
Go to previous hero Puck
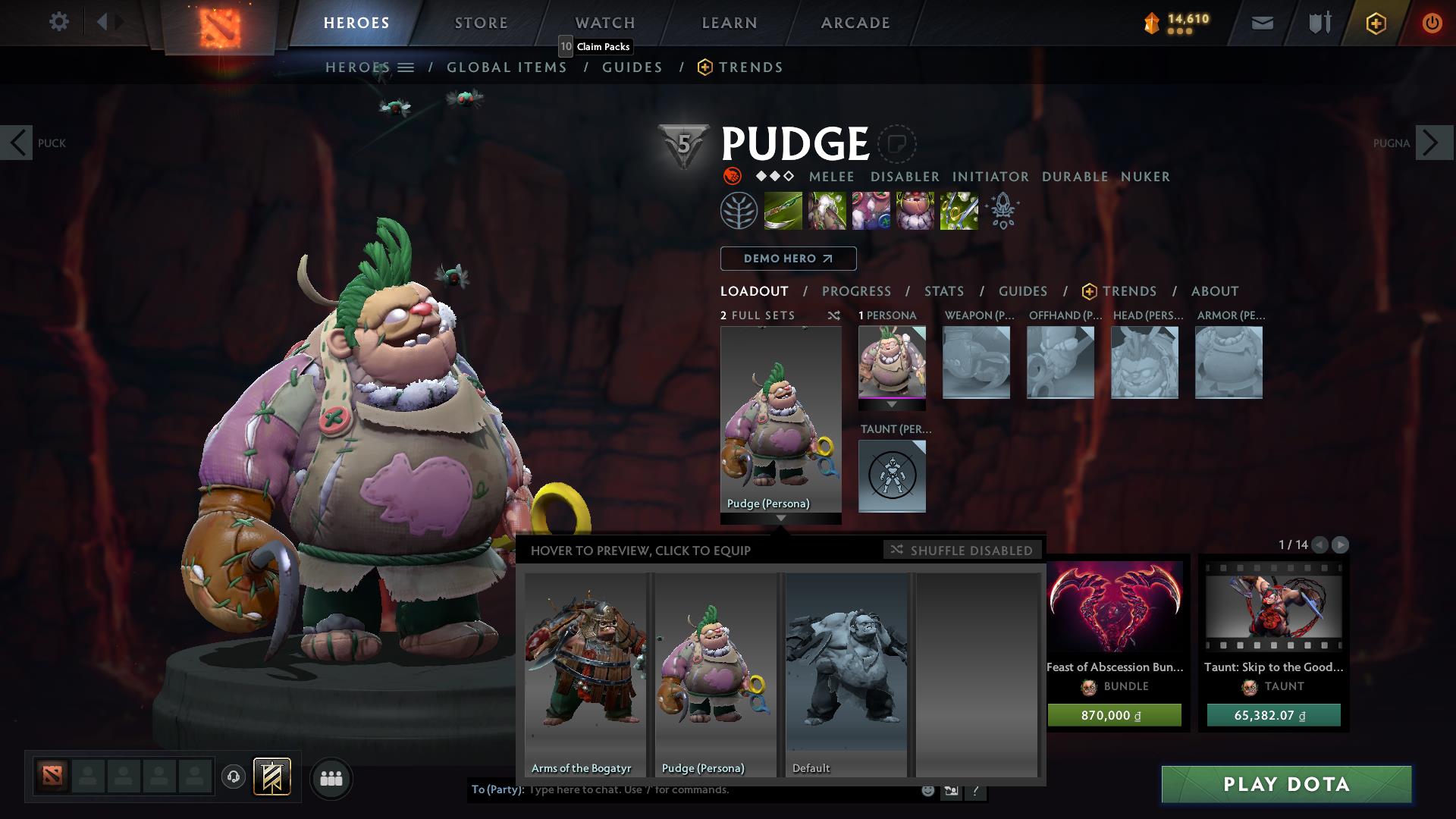[x=17, y=143]
